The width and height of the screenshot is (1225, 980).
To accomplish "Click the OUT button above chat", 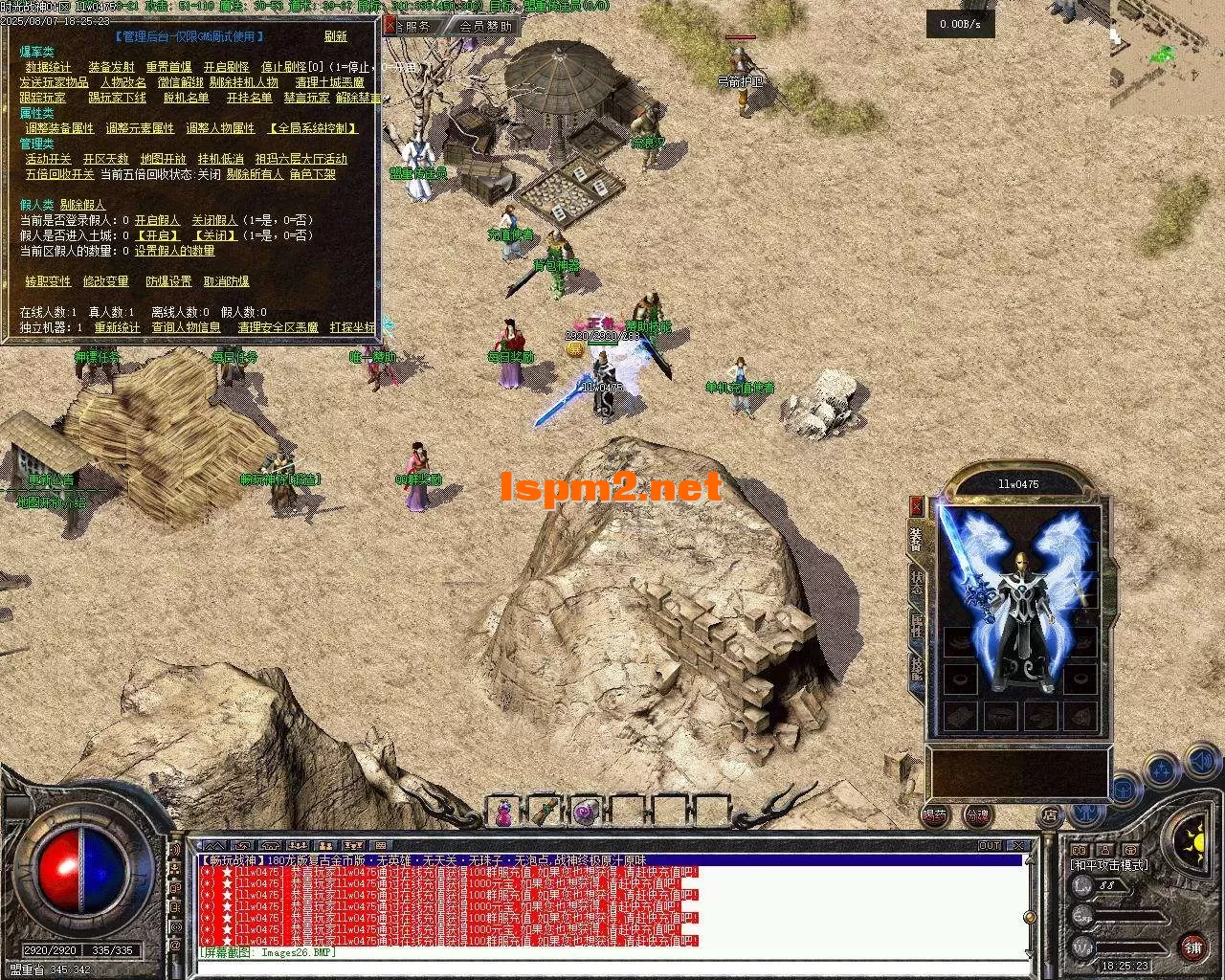I will tap(989, 846).
